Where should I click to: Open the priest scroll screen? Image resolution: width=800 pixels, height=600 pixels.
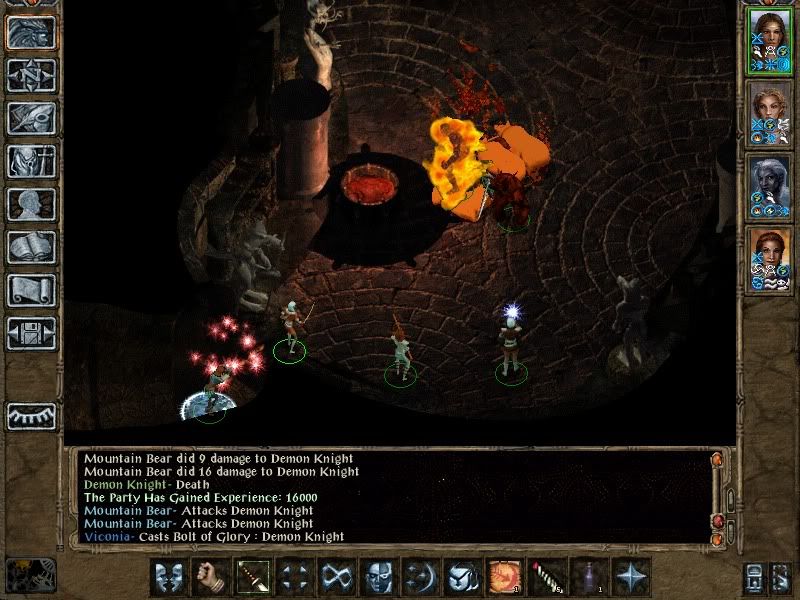pyautogui.click(x=31, y=291)
